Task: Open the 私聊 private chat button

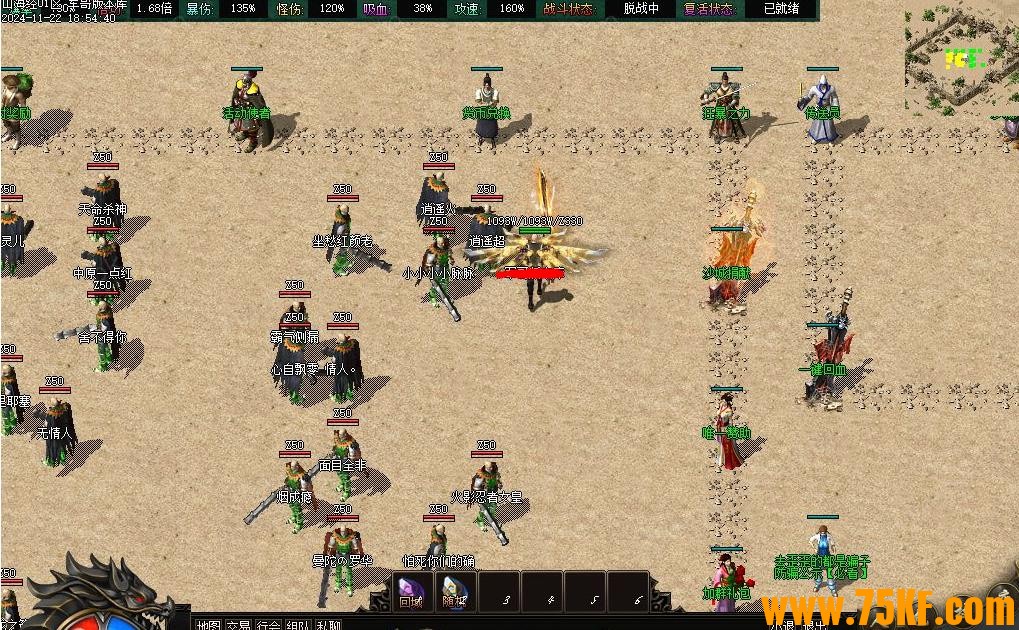Action: coord(328,624)
